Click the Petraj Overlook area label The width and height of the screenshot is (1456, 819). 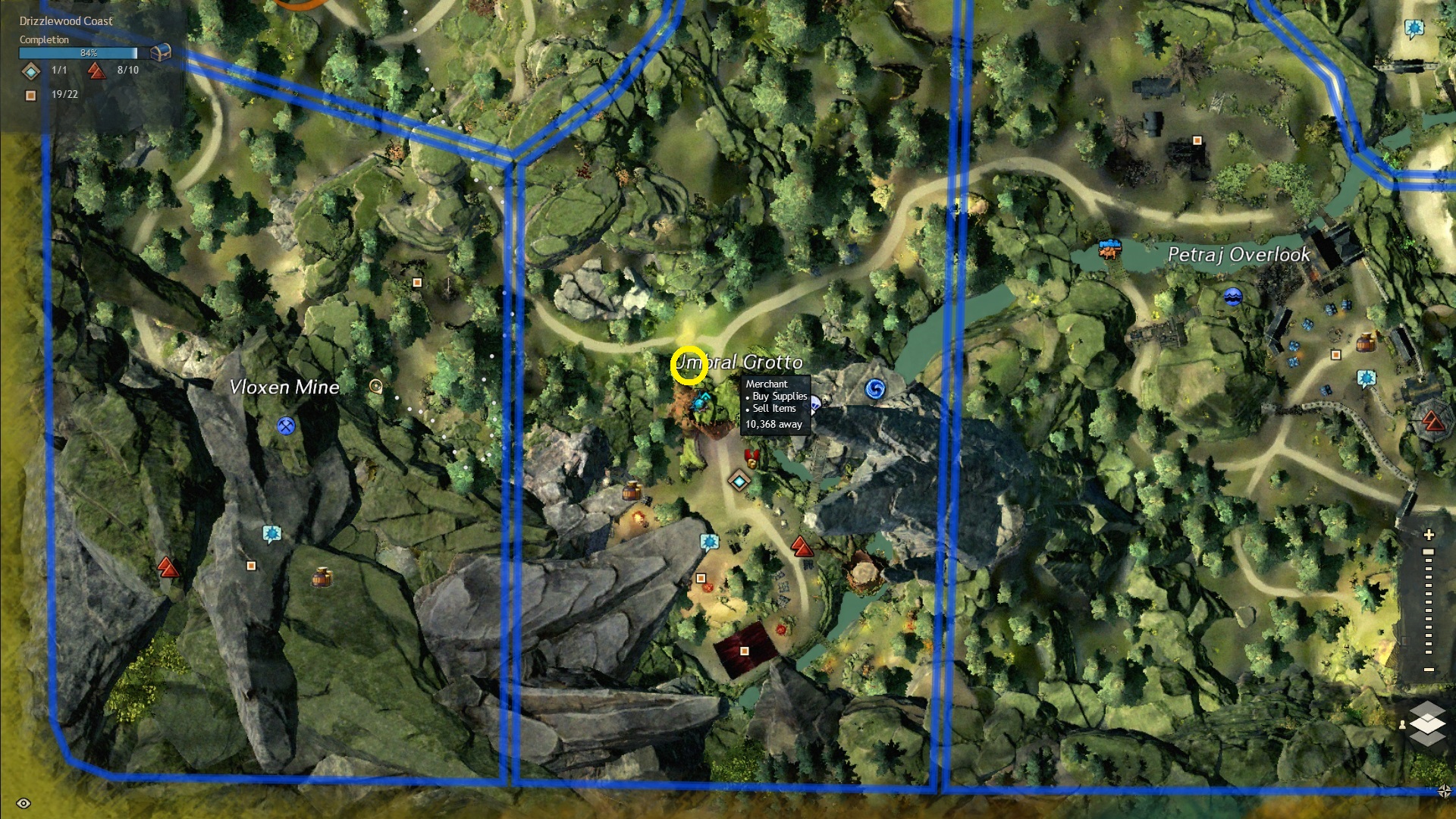[x=1238, y=255]
